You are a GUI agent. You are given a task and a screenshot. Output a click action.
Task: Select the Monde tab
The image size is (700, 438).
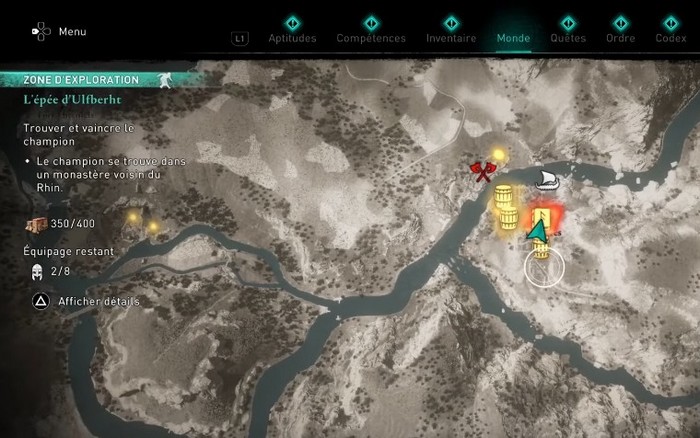[513, 38]
